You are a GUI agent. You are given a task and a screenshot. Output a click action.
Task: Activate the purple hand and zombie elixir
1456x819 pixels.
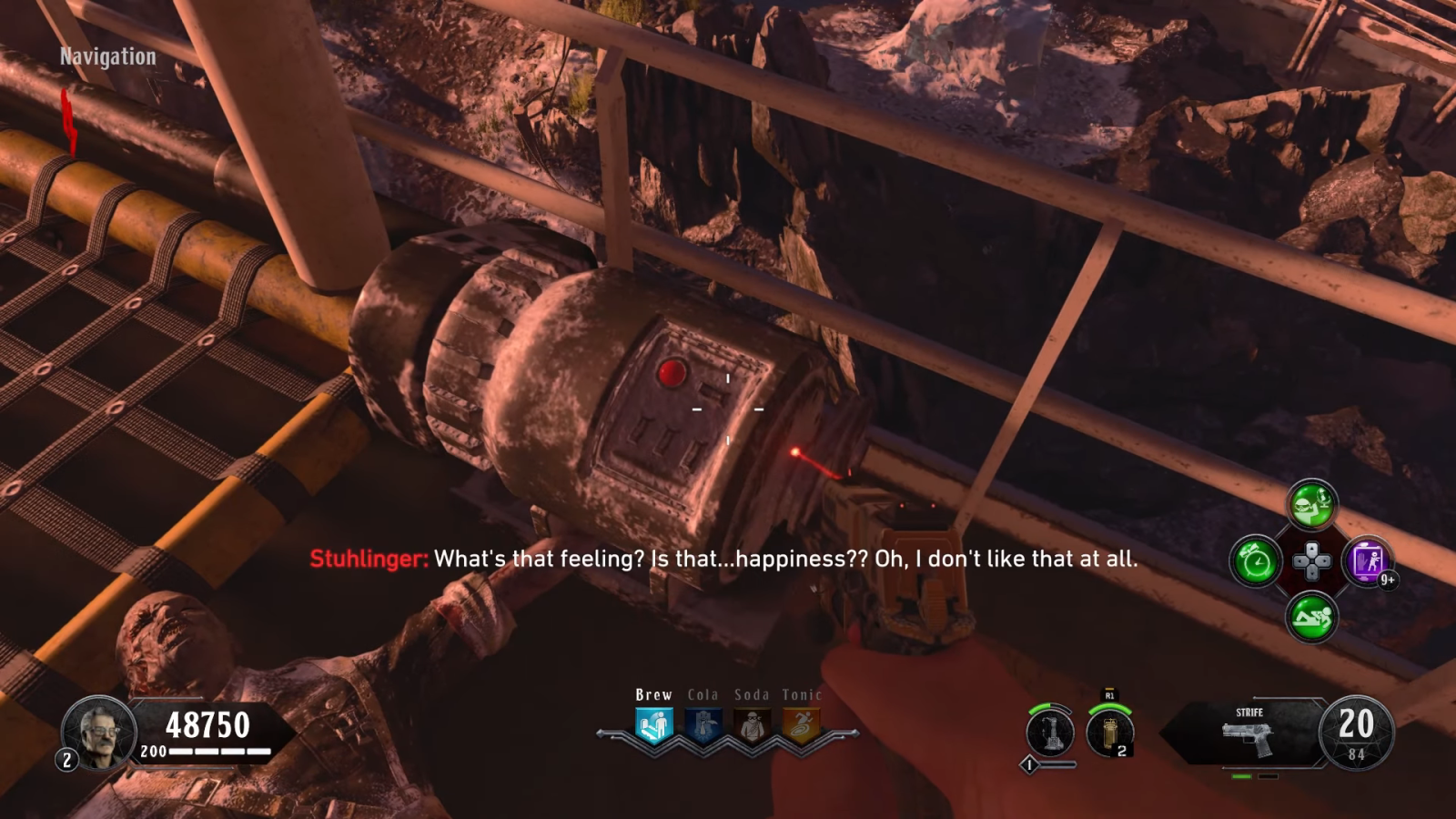pyautogui.click(x=1367, y=561)
